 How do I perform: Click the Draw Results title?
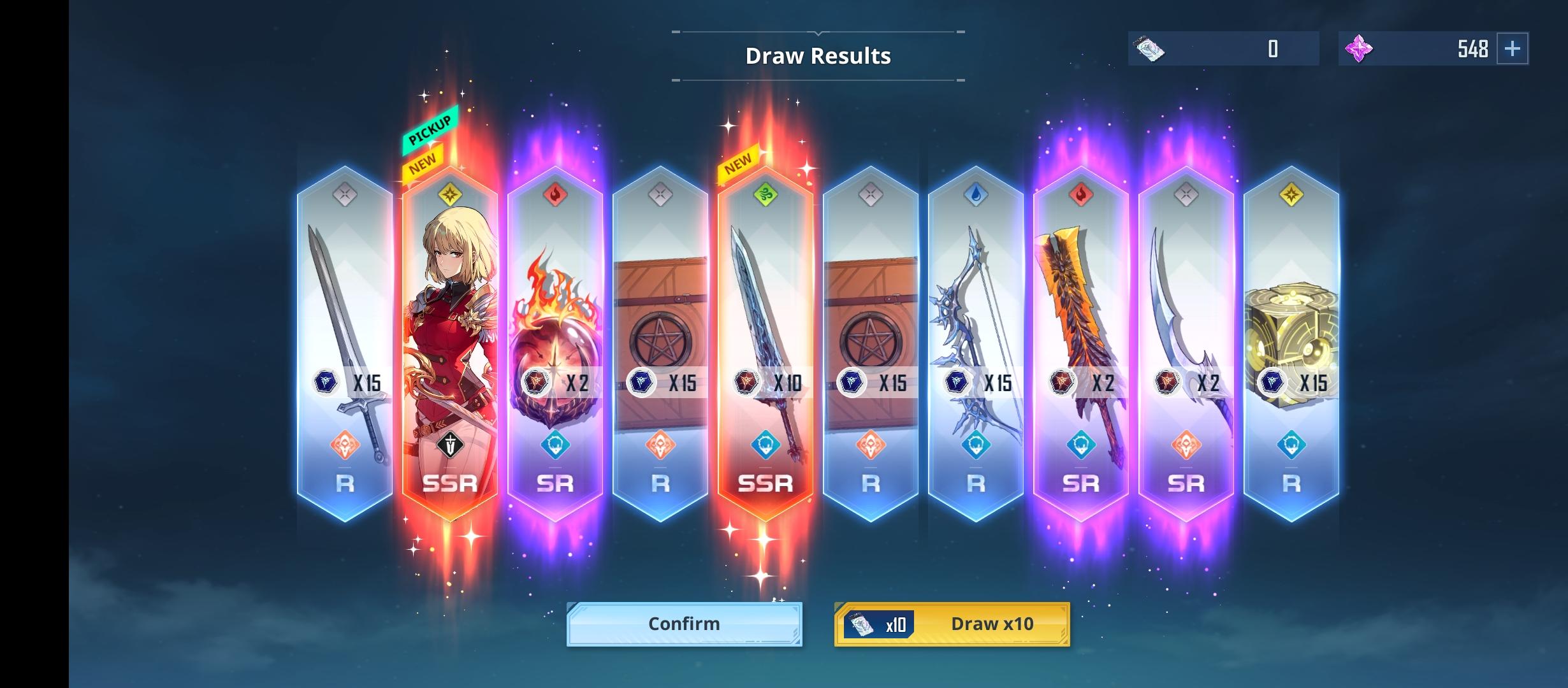click(x=818, y=55)
